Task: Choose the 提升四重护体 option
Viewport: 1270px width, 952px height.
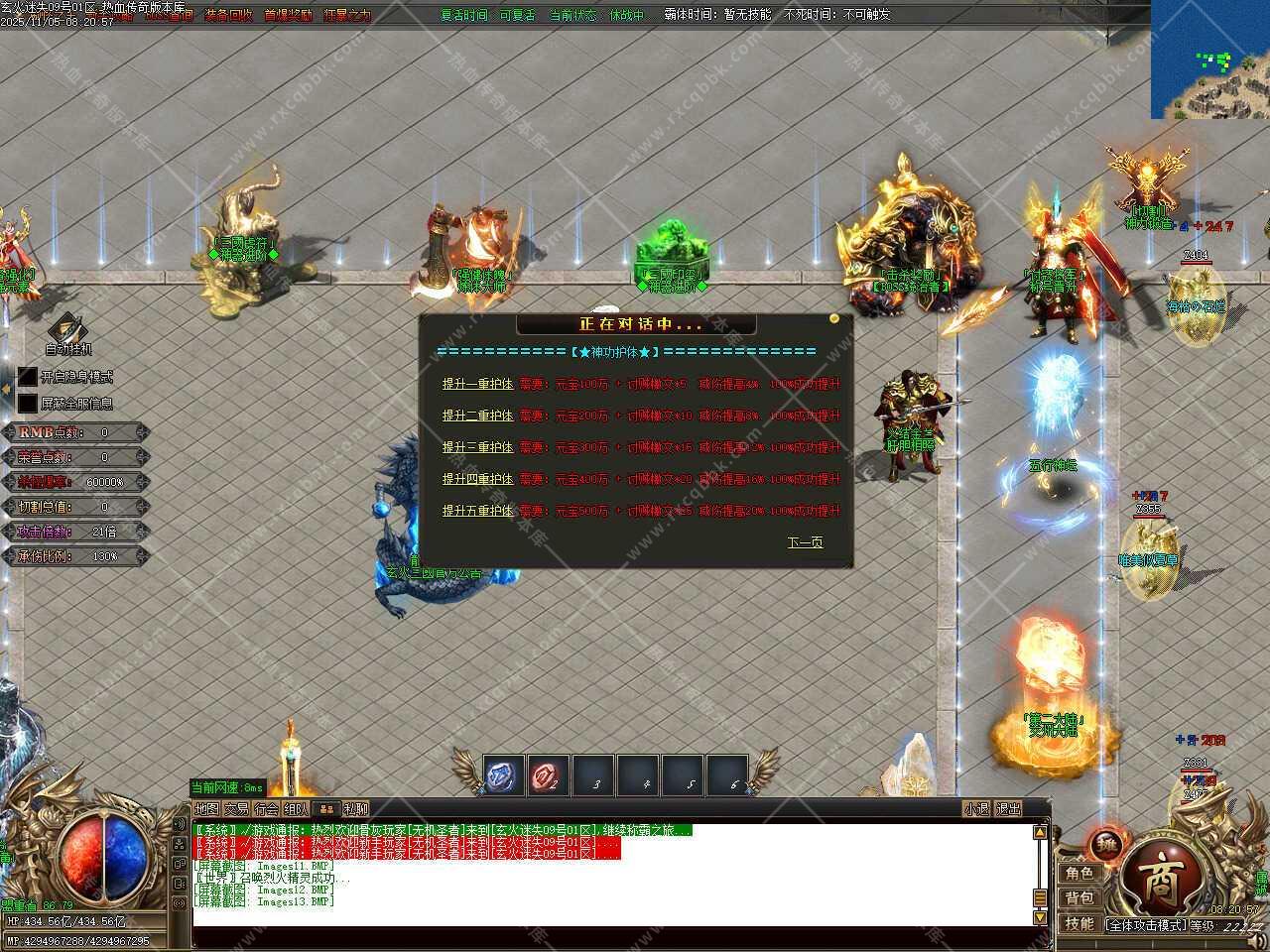Action: pos(477,479)
